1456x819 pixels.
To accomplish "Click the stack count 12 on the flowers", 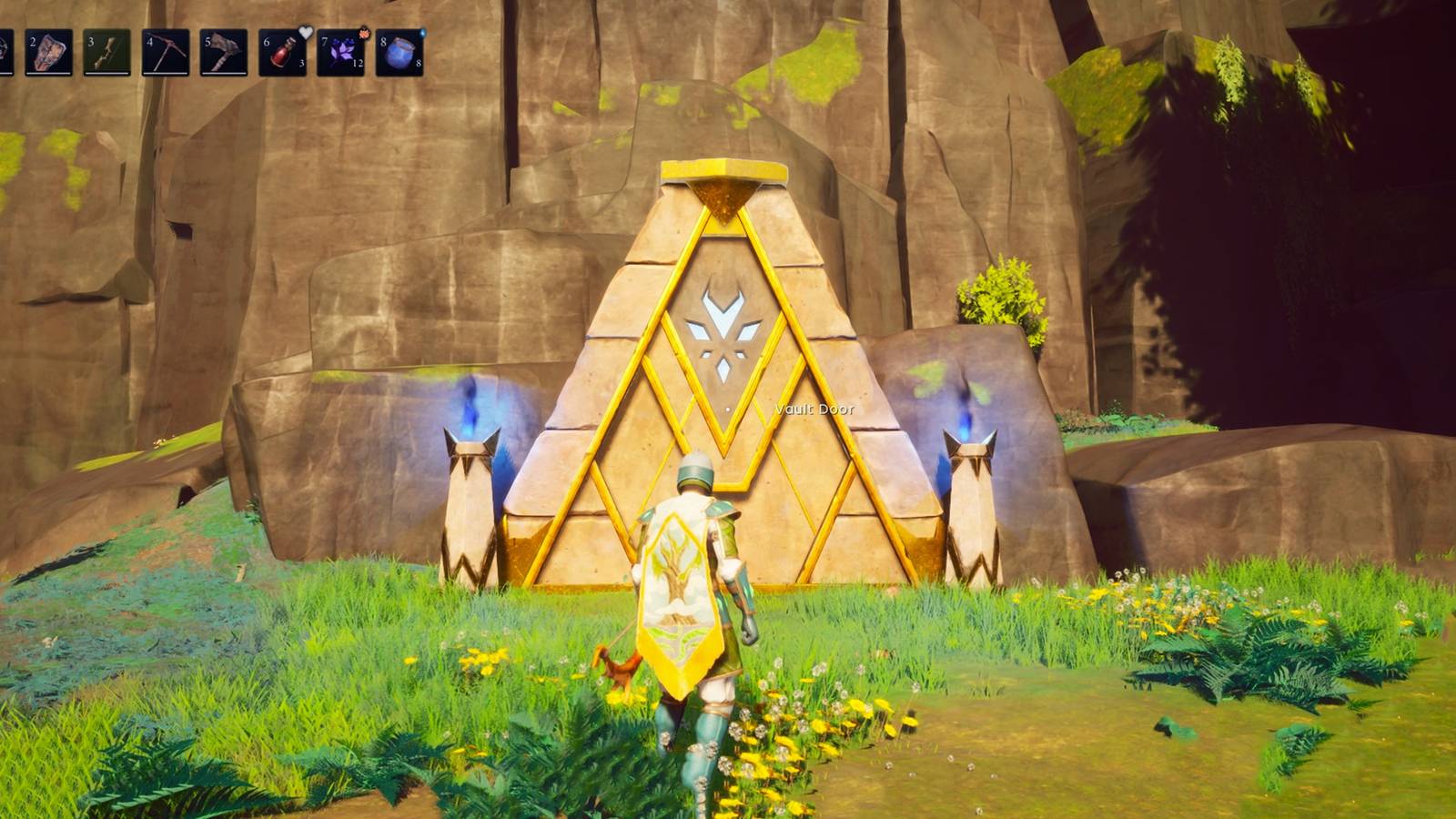I will pyautogui.click(x=359, y=61).
